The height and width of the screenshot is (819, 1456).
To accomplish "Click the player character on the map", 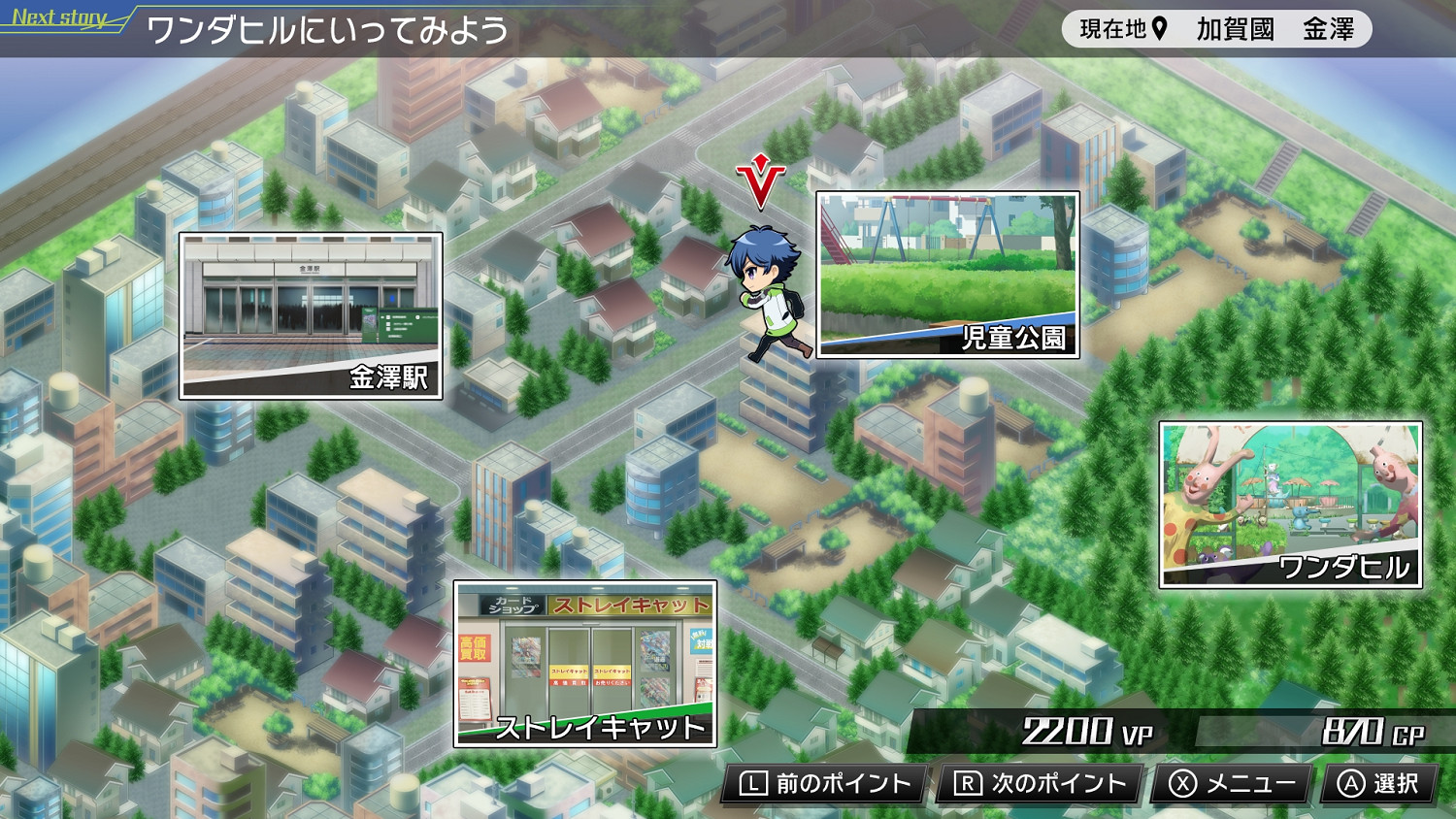I will point(767,291).
